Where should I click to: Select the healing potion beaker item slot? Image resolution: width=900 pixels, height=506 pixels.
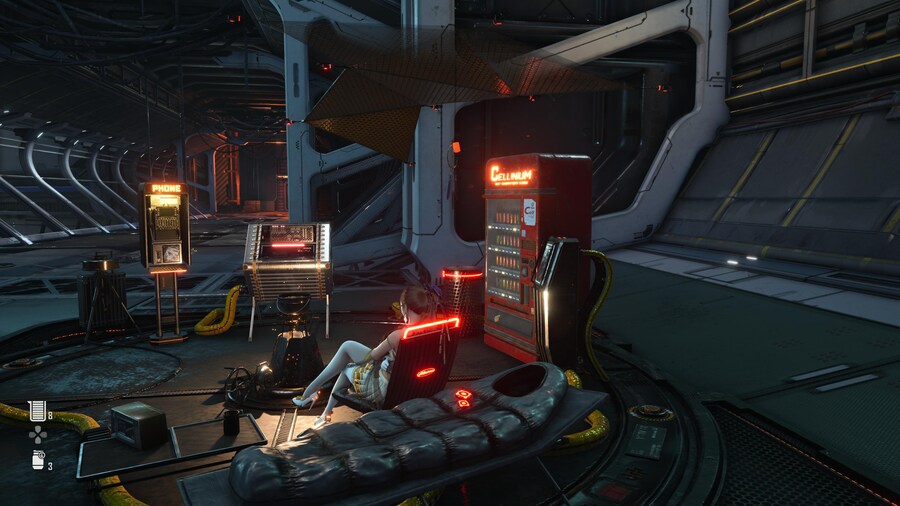point(38,409)
